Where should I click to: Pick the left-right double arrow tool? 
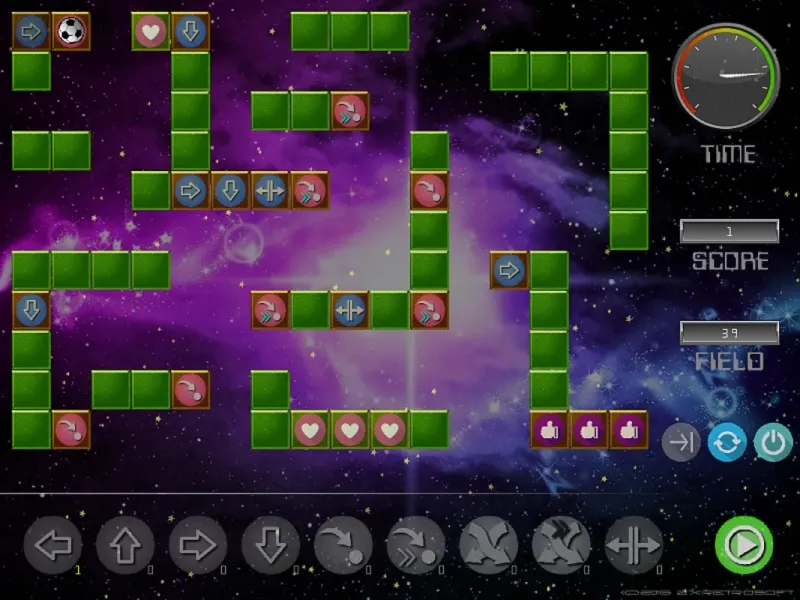tap(633, 546)
